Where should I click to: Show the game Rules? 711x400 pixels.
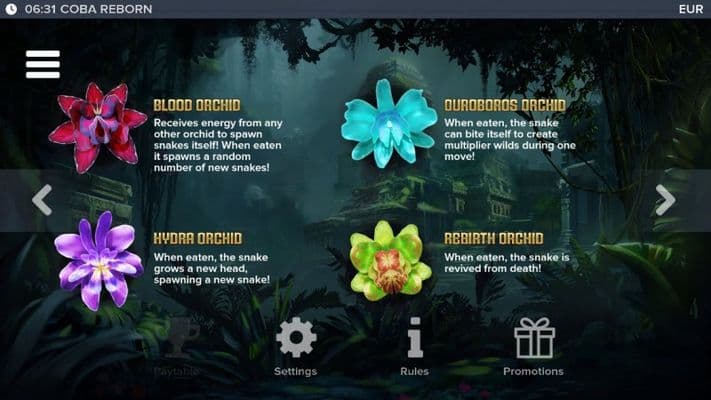tap(414, 346)
